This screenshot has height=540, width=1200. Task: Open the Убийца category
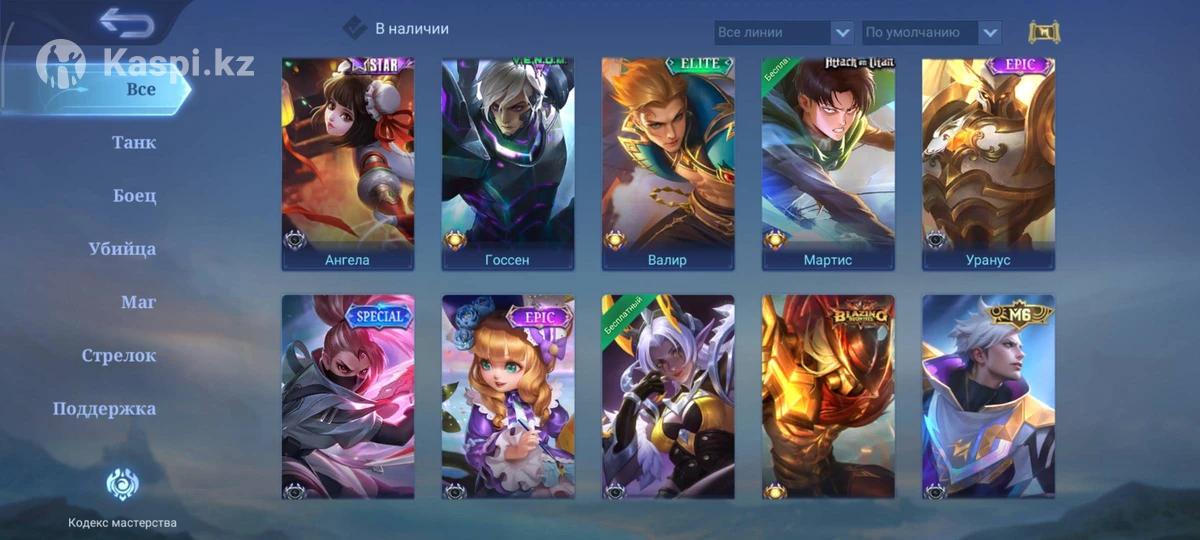(122, 248)
